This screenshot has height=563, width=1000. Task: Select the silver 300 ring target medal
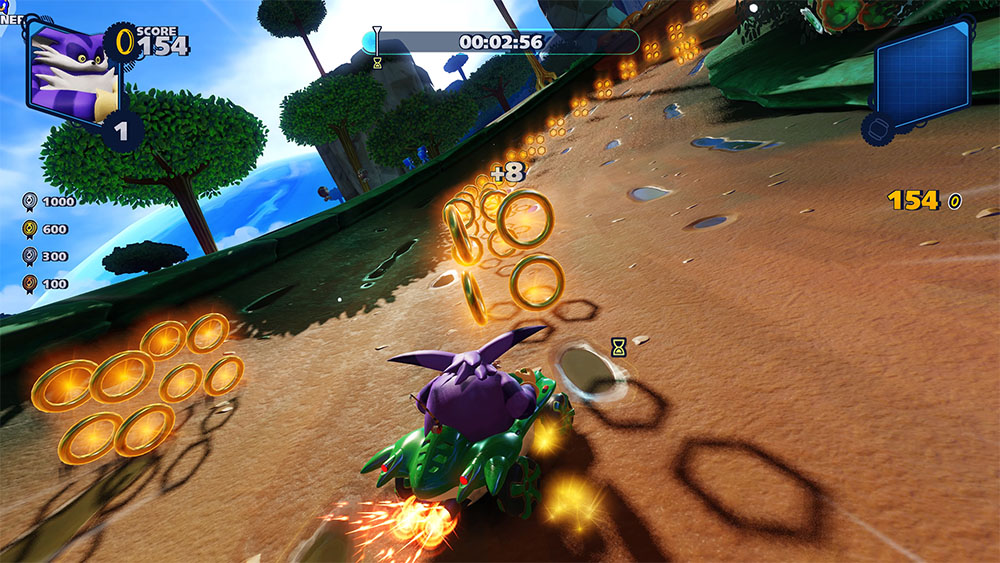pyautogui.click(x=31, y=256)
